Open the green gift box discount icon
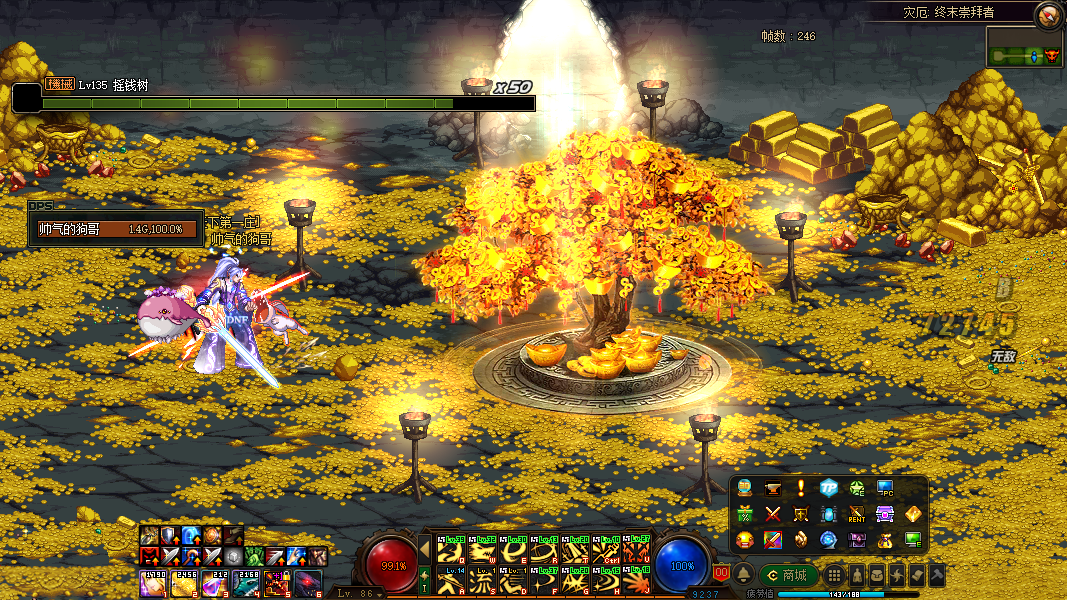Image resolution: width=1067 pixels, height=600 pixels. pyautogui.click(x=745, y=514)
